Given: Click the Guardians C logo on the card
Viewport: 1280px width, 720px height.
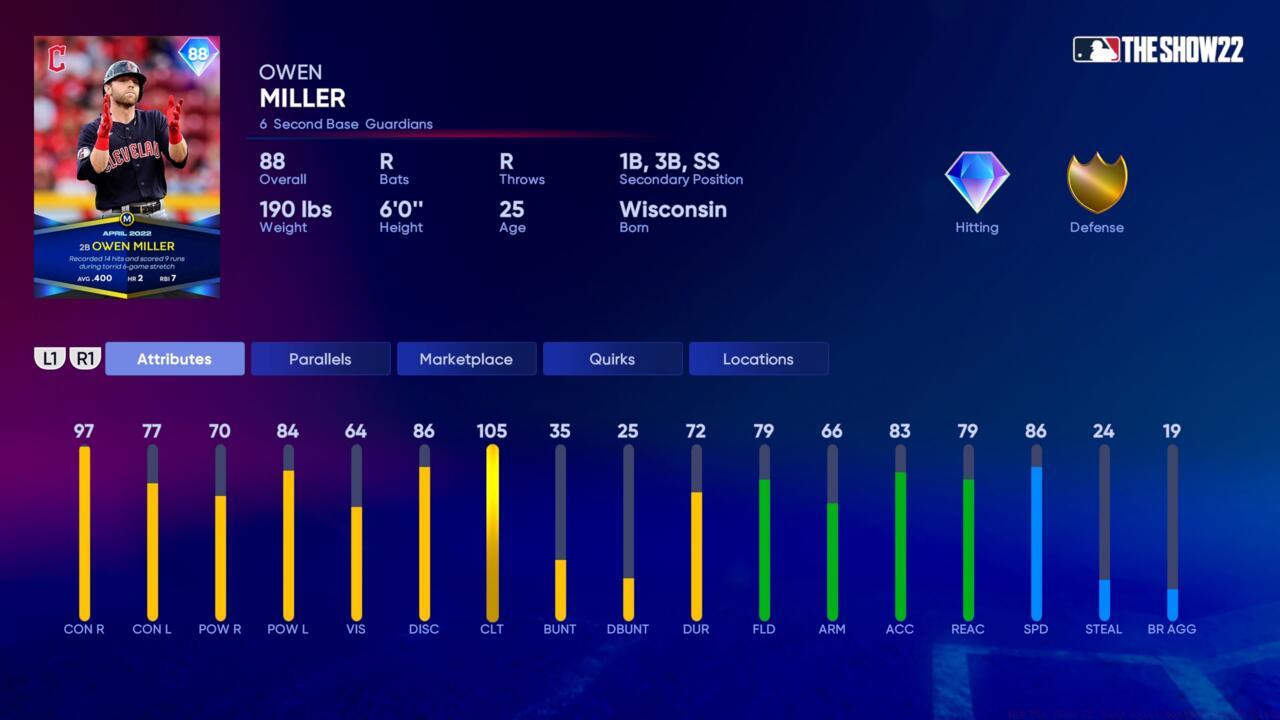Looking at the screenshot, I should click(56, 54).
